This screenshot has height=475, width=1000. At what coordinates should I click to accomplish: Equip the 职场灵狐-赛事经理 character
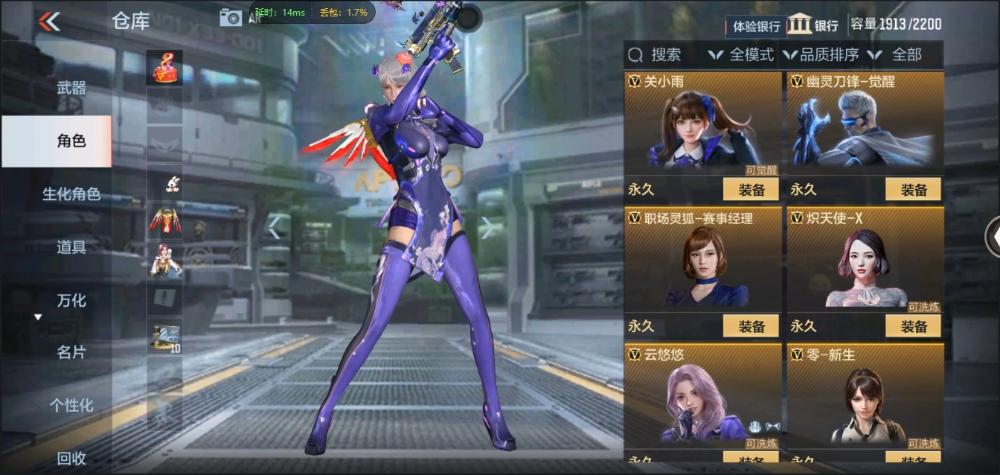tap(751, 326)
